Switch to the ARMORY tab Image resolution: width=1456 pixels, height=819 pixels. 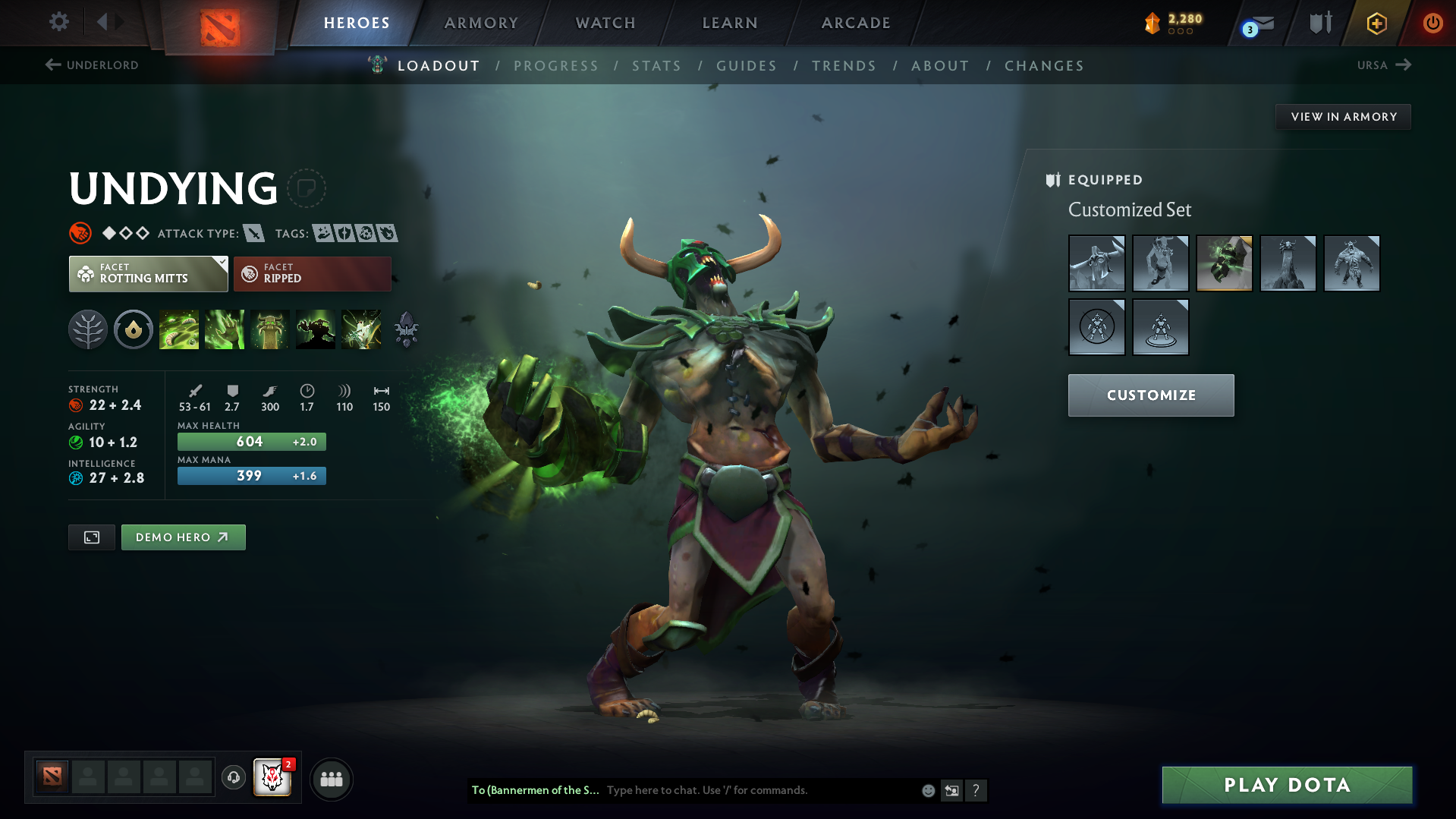tap(481, 23)
